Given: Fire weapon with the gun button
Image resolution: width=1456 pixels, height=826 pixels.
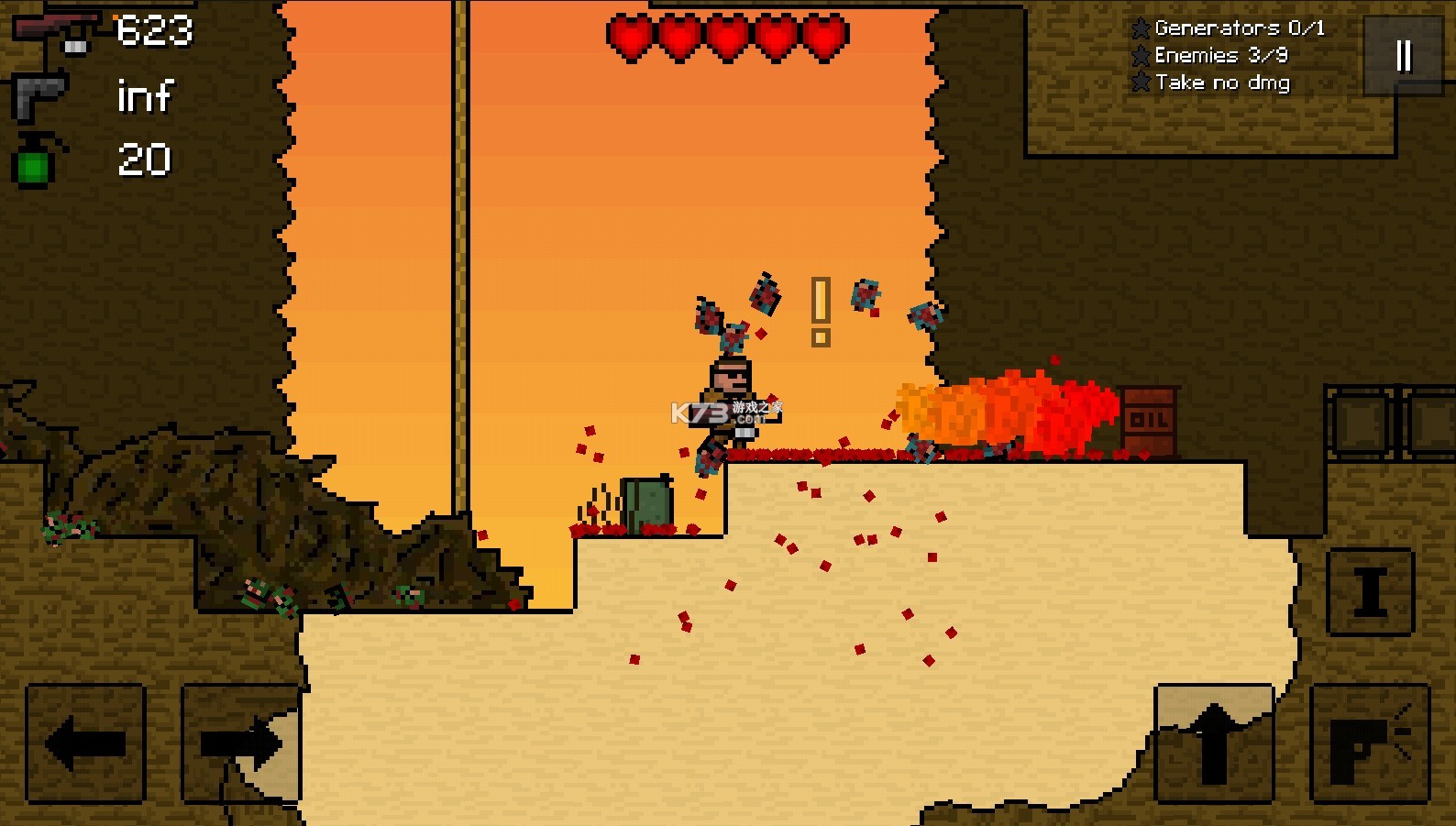Looking at the screenshot, I should 1370,743.
